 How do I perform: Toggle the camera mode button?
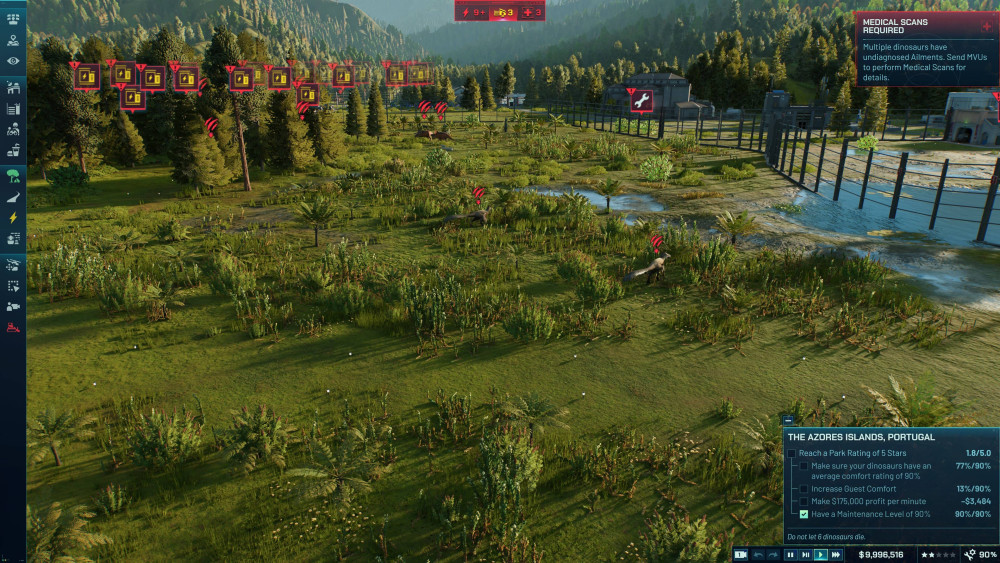(x=741, y=554)
